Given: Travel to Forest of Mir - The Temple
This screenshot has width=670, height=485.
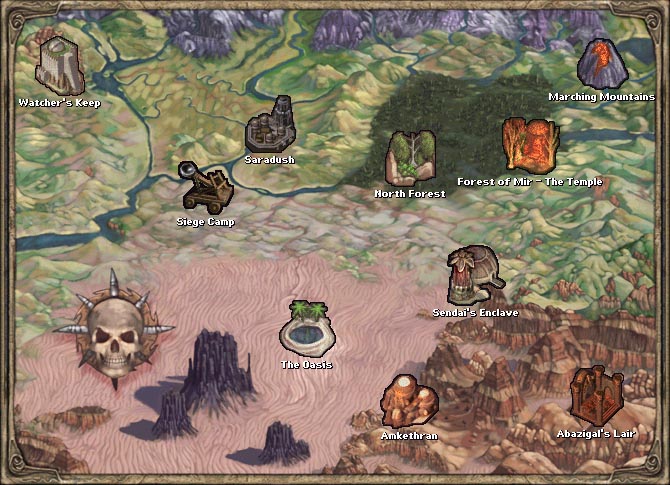Looking at the screenshot, I should pyautogui.click(x=529, y=146).
